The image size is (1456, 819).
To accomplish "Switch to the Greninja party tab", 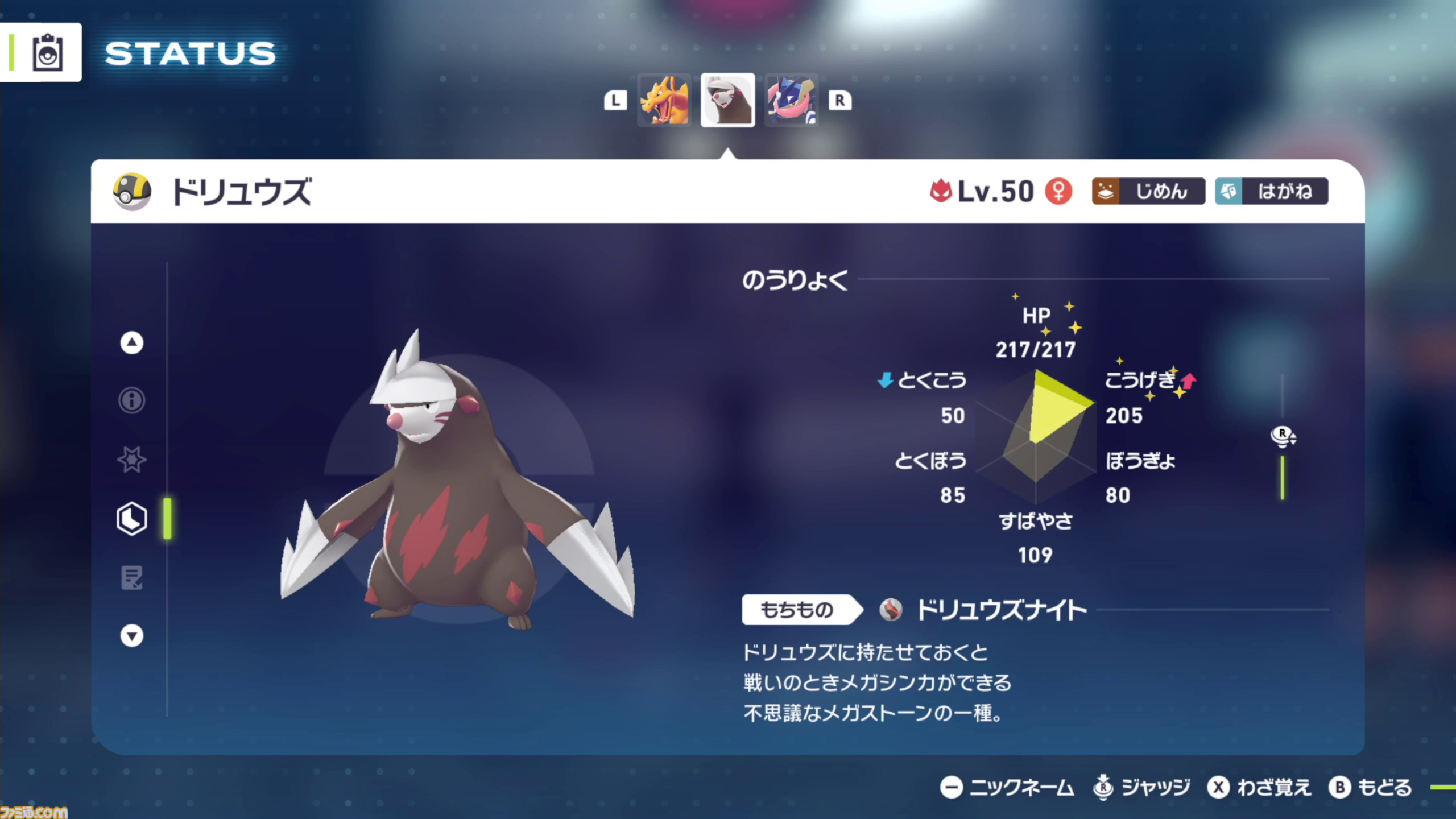I will (791, 100).
